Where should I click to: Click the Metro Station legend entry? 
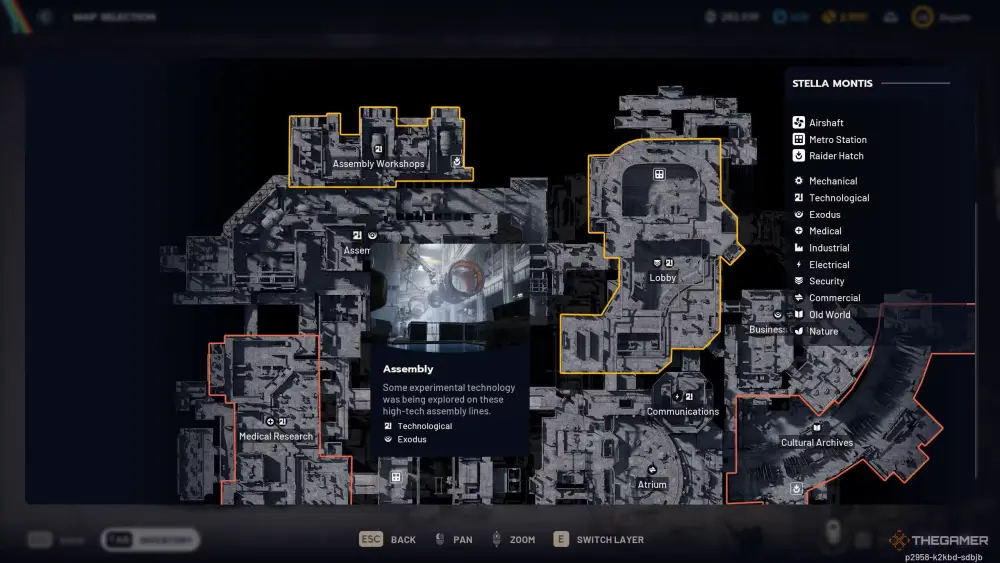click(x=837, y=140)
